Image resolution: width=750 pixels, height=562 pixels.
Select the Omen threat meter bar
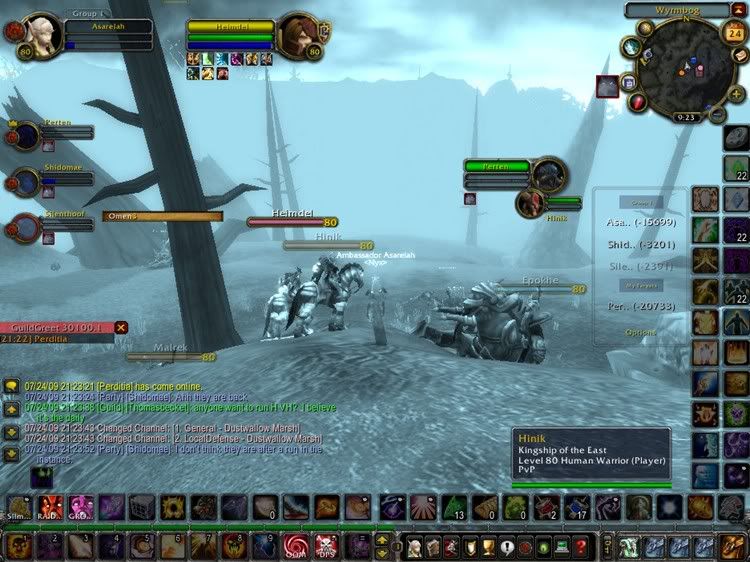pyautogui.click(x=160, y=216)
